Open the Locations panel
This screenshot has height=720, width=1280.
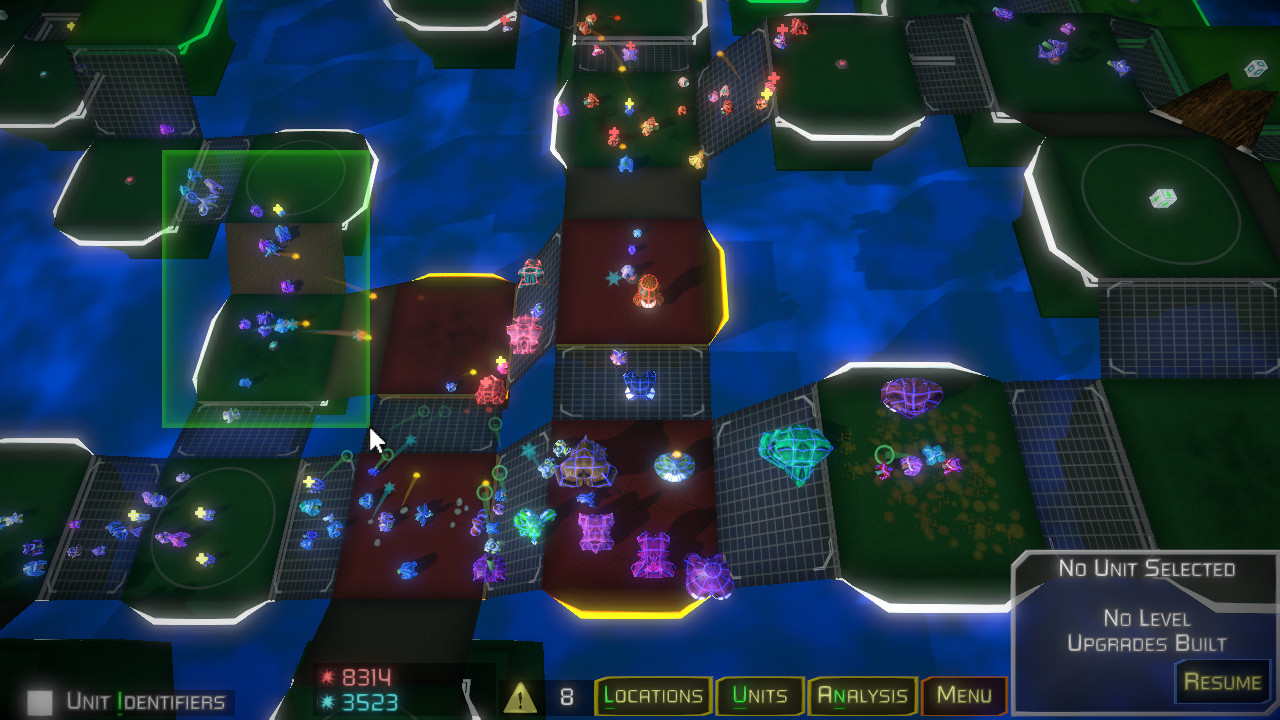pos(654,694)
